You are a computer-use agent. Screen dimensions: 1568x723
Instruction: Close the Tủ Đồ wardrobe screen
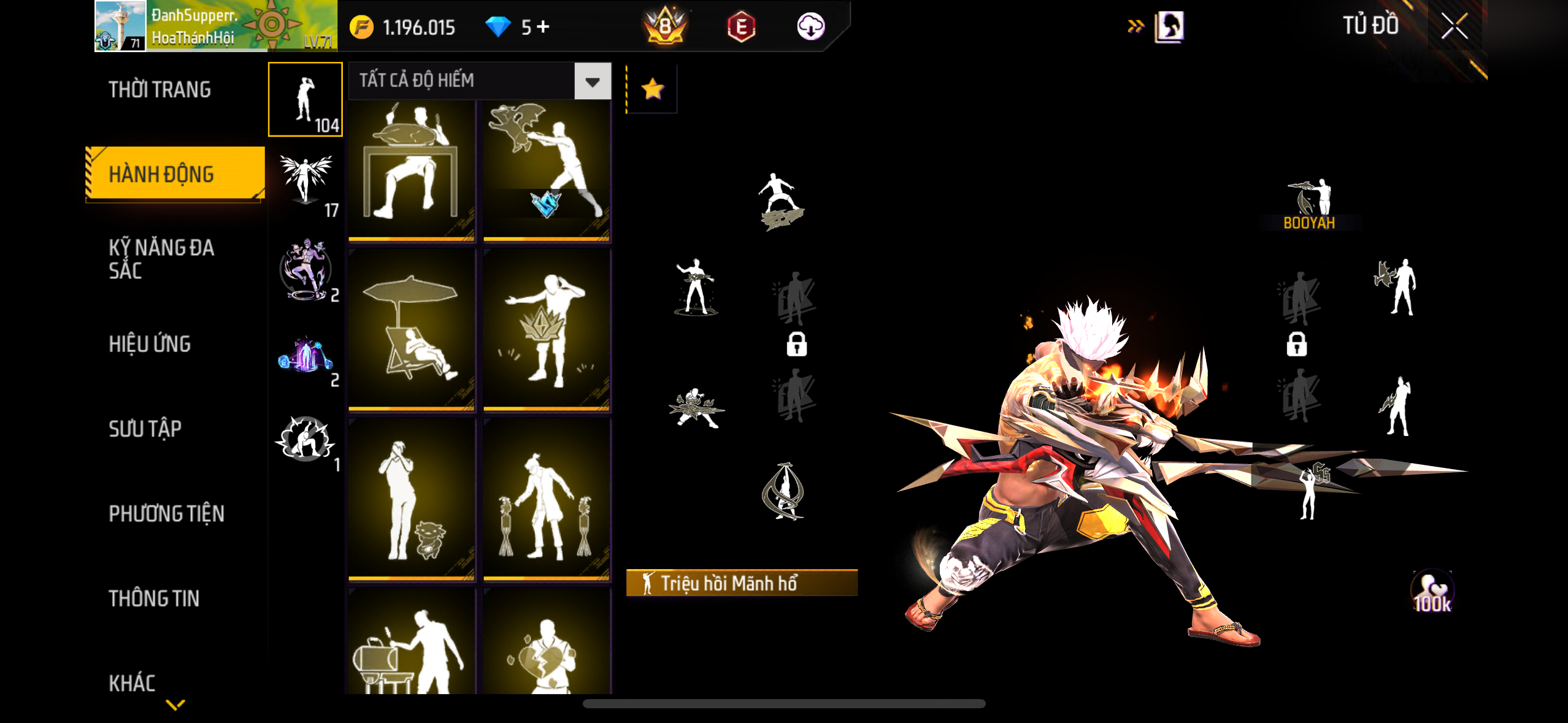pyautogui.click(x=1453, y=26)
